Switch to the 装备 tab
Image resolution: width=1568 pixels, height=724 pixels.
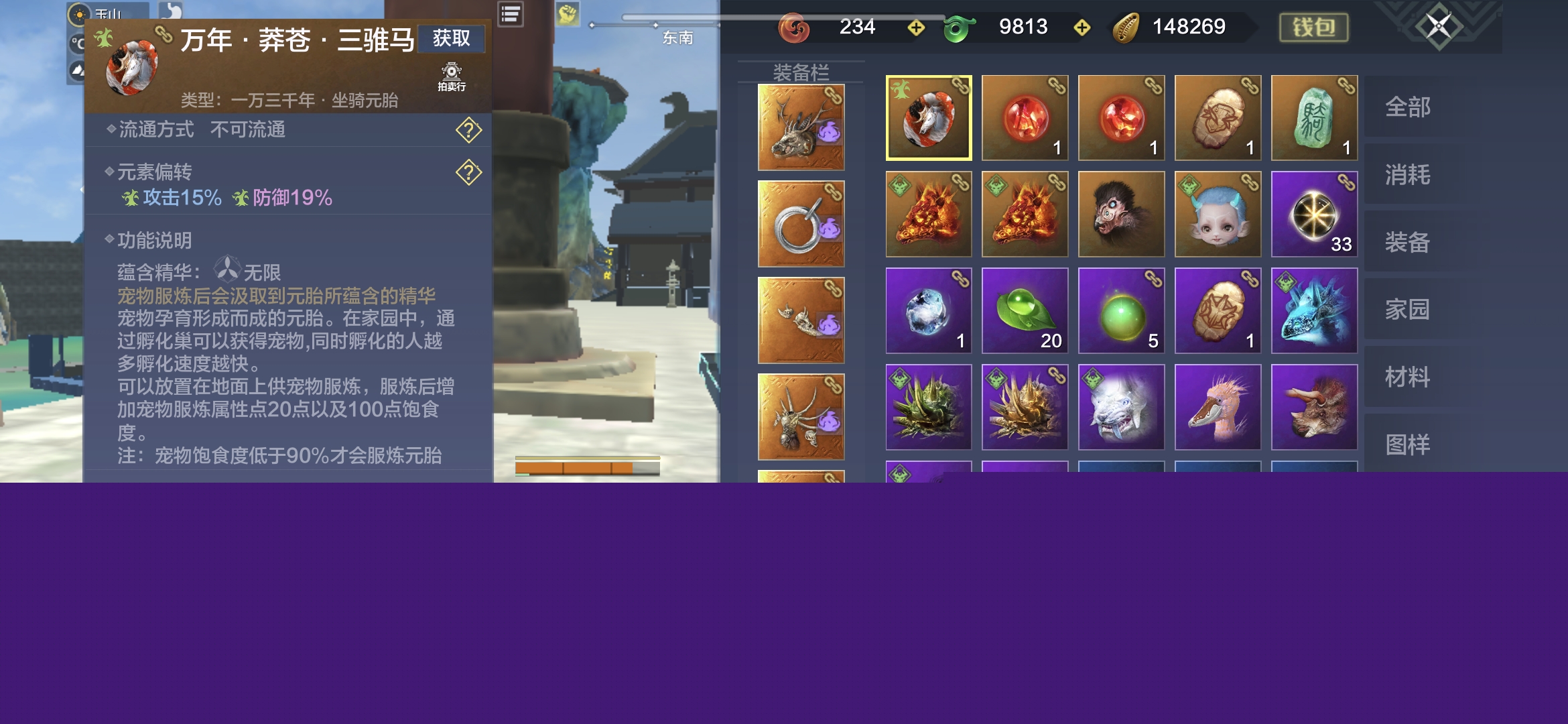click(x=1408, y=243)
